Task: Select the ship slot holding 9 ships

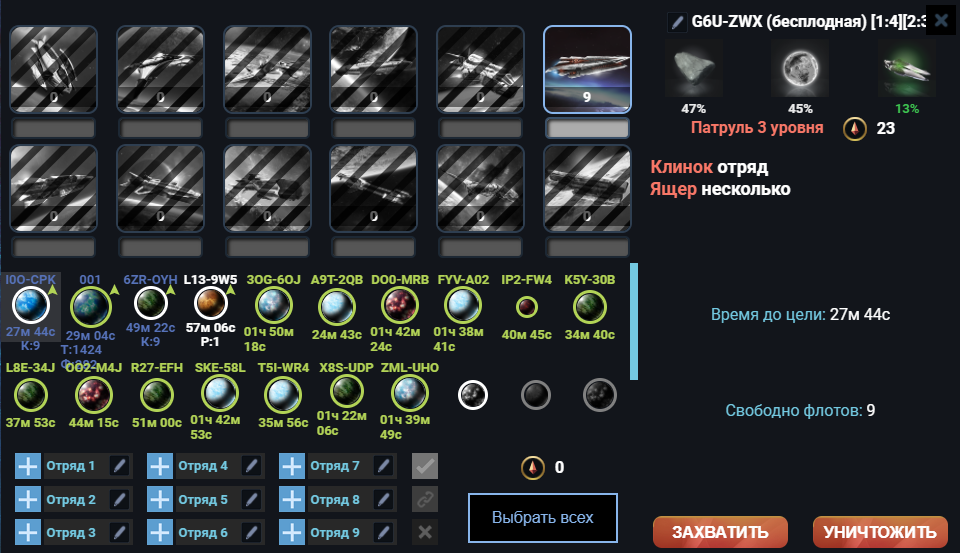Action: [587, 69]
